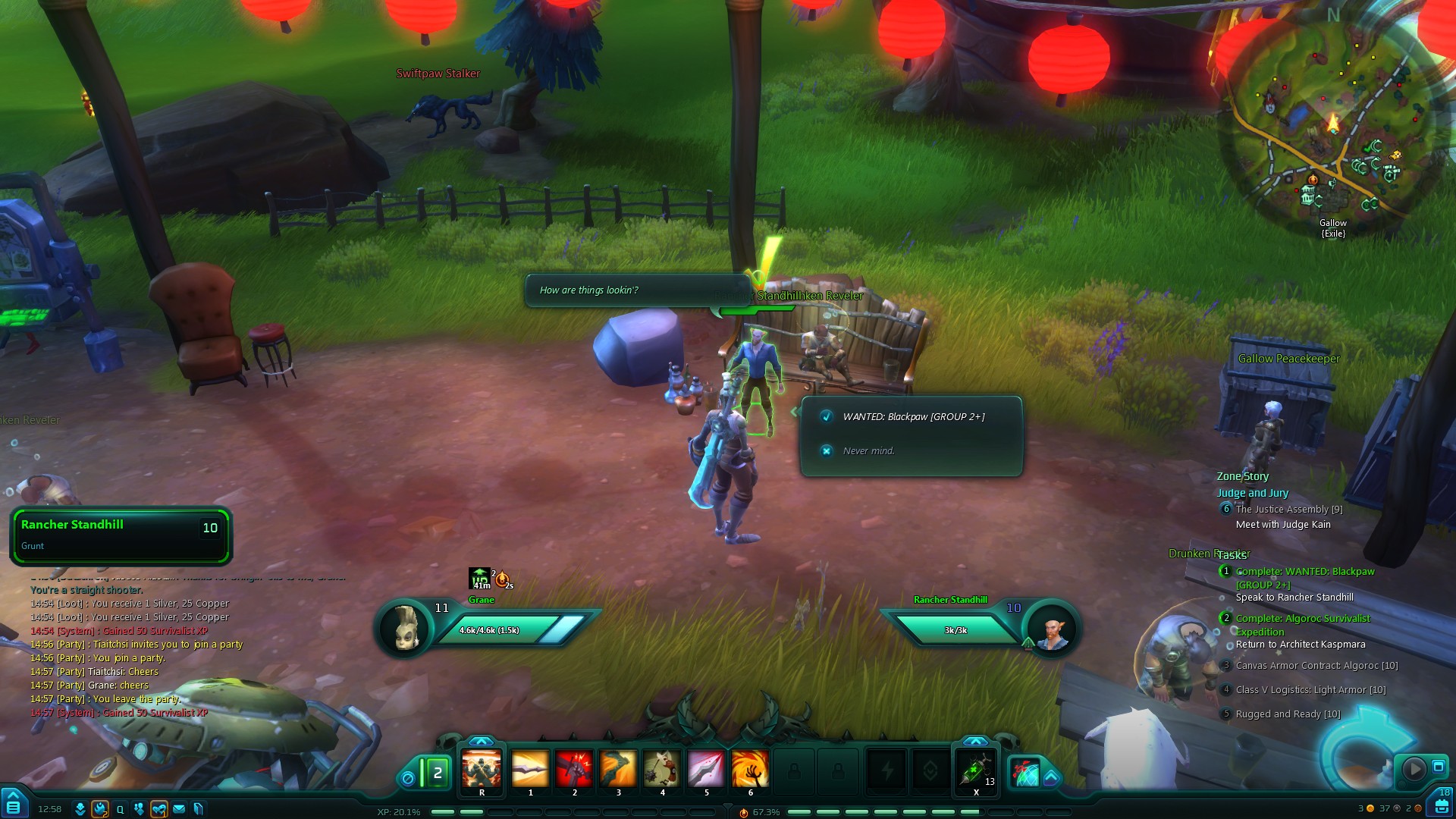Select the Never mind reply

point(868,451)
